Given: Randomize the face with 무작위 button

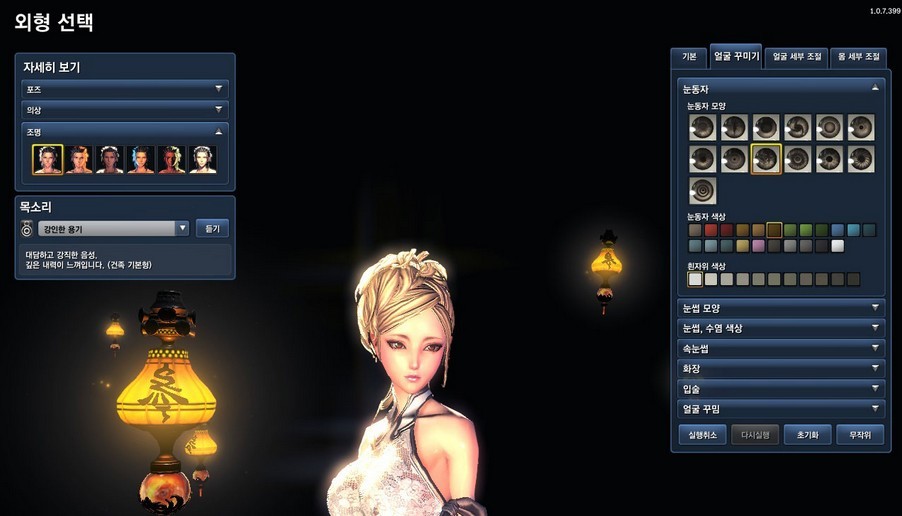Looking at the screenshot, I should 860,435.
